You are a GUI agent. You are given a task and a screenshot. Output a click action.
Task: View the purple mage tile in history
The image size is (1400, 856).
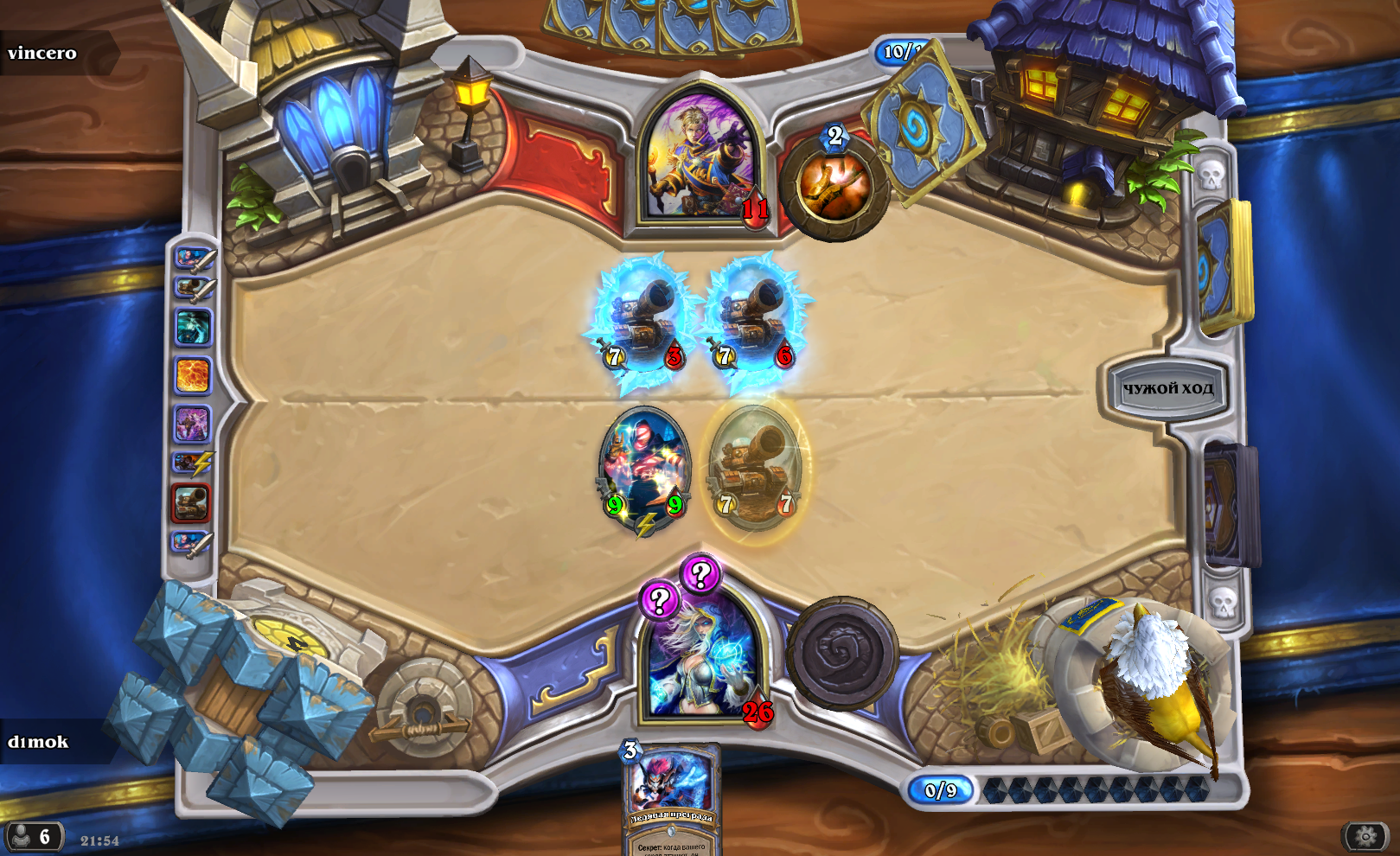coord(192,425)
